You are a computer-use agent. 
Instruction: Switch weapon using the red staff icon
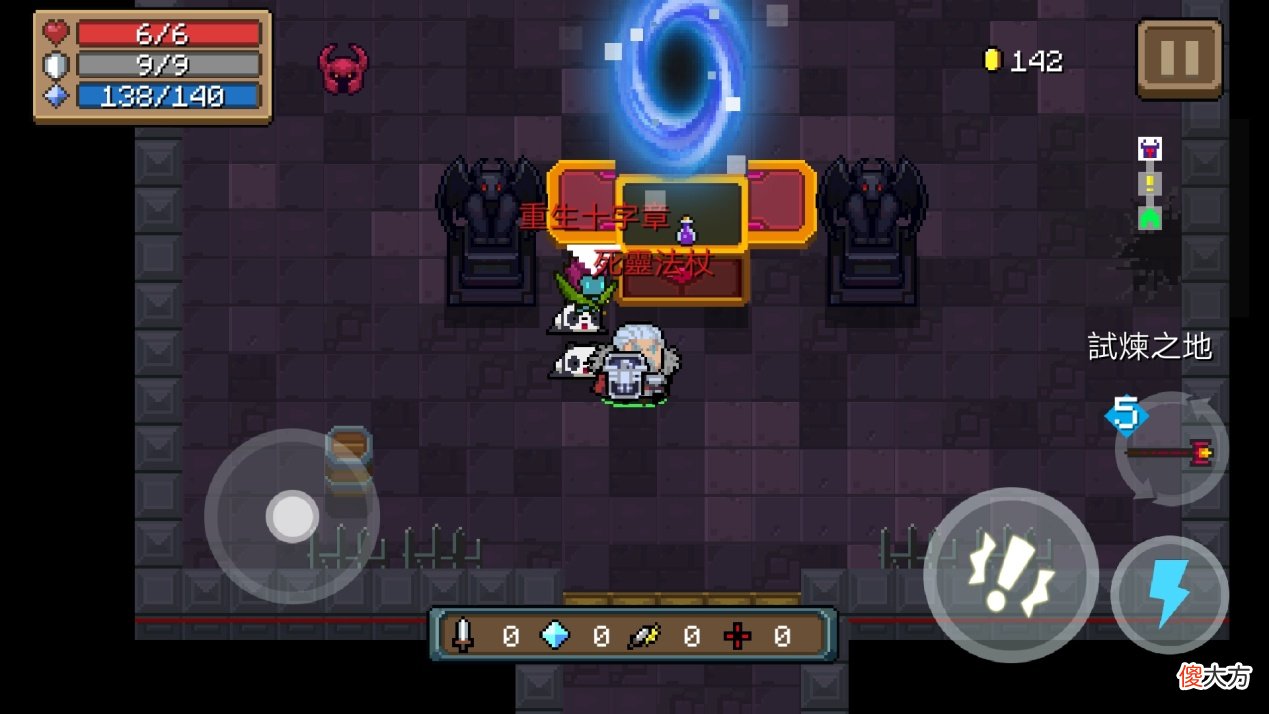[x=1171, y=452]
